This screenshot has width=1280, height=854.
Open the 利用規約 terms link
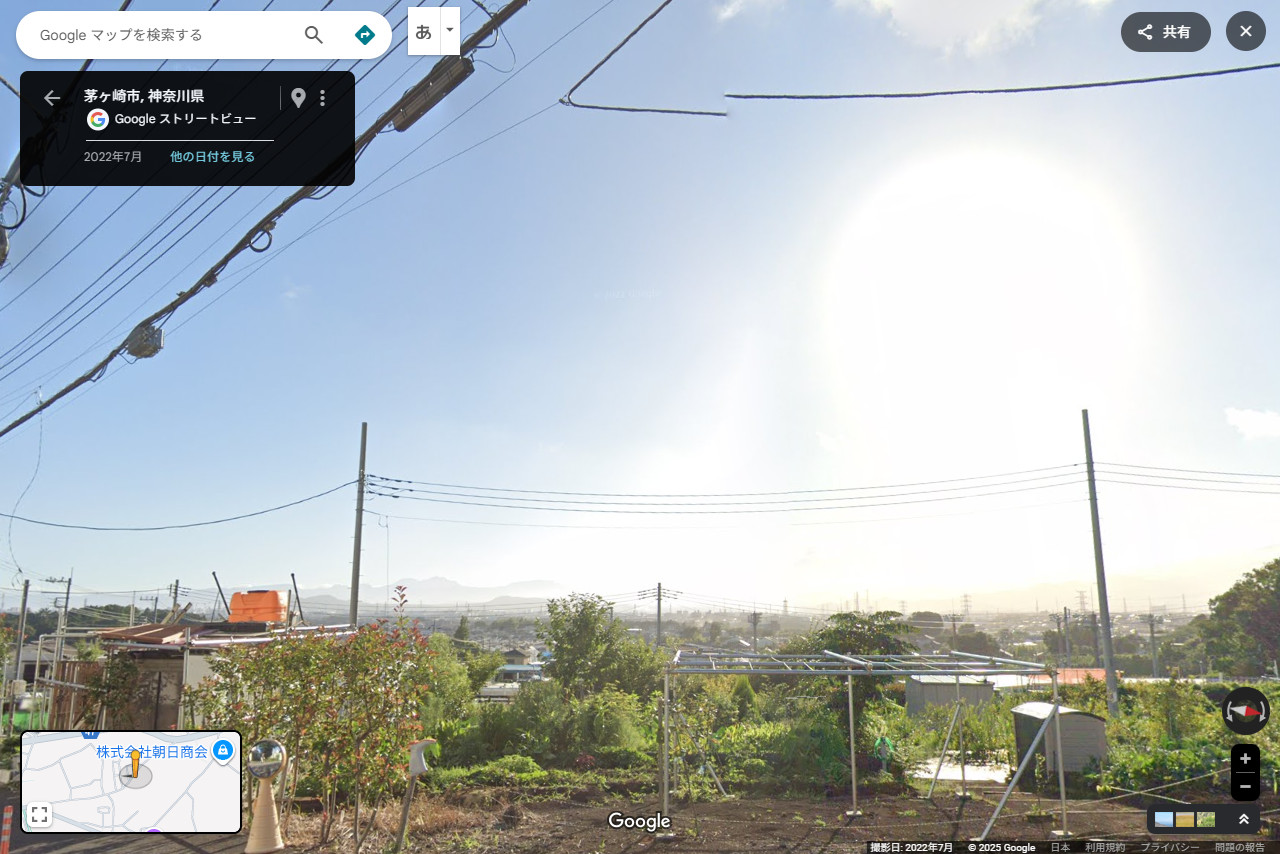(1105, 848)
